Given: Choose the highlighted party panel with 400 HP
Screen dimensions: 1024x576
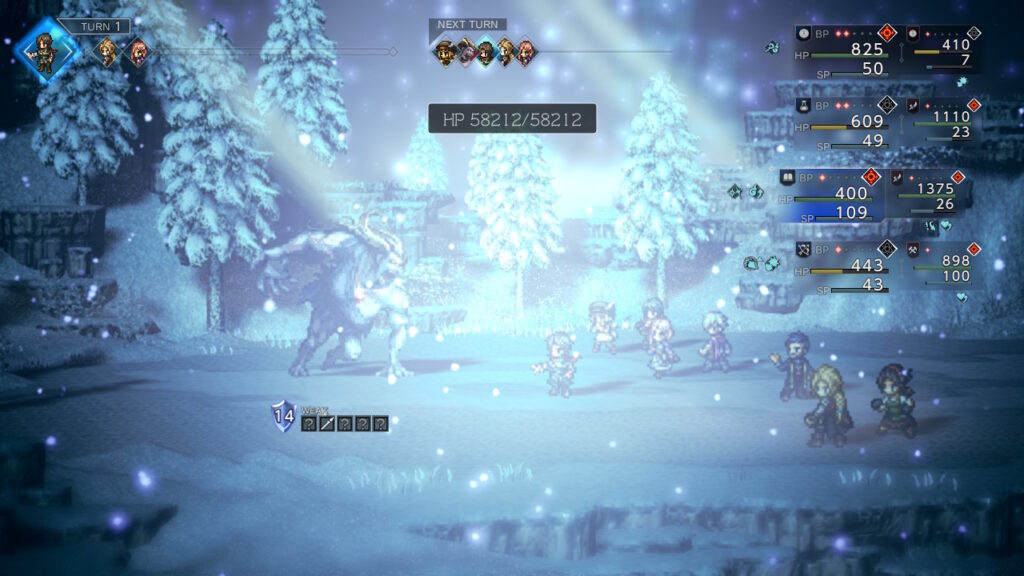Looking at the screenshot, I should click(x=833, y=194).
